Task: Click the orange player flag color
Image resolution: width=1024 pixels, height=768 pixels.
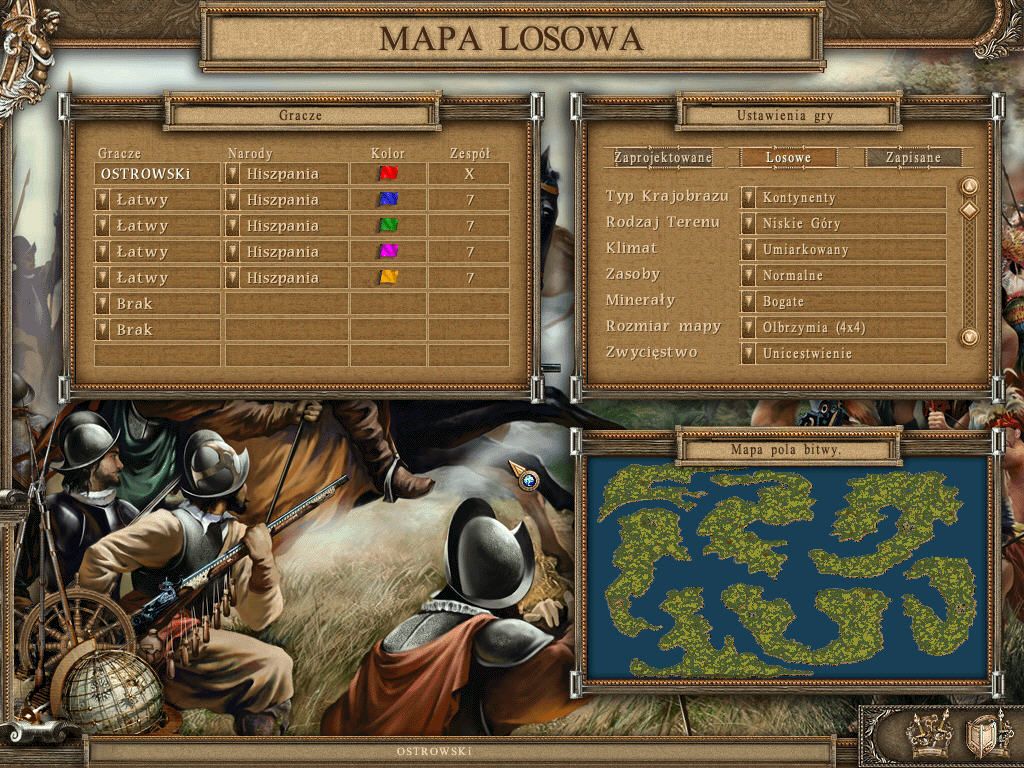Action: (x=388, y=277)
